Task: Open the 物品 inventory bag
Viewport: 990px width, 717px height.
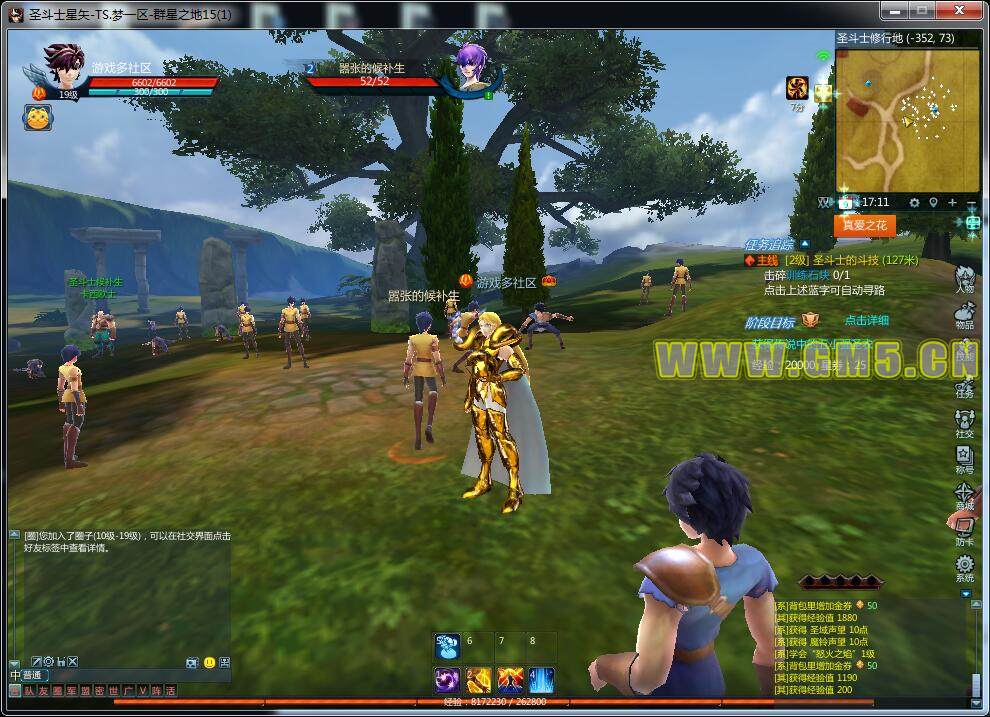Action: [965, 316]
